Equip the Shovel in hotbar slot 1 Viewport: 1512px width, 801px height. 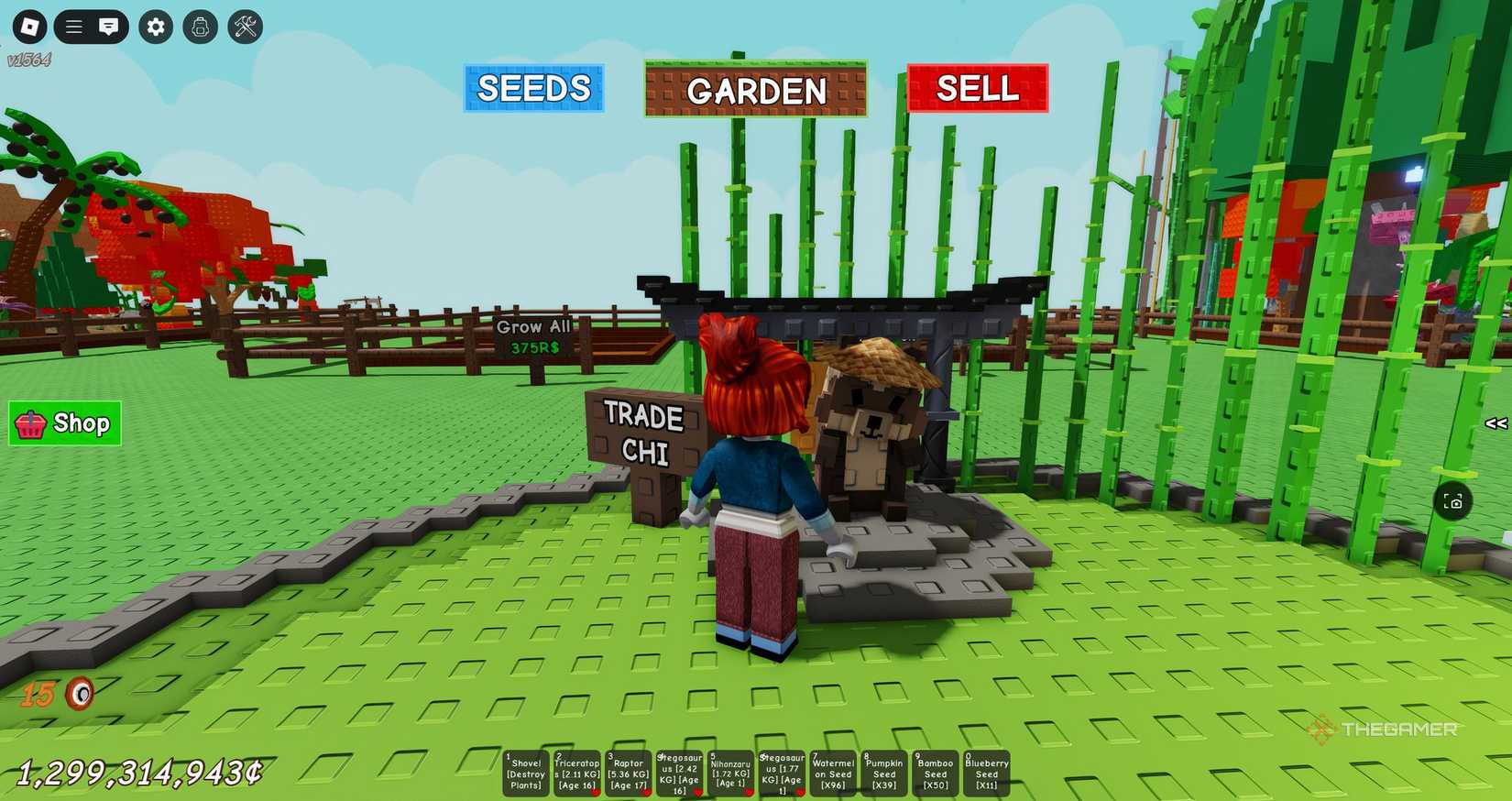[523, 773]
